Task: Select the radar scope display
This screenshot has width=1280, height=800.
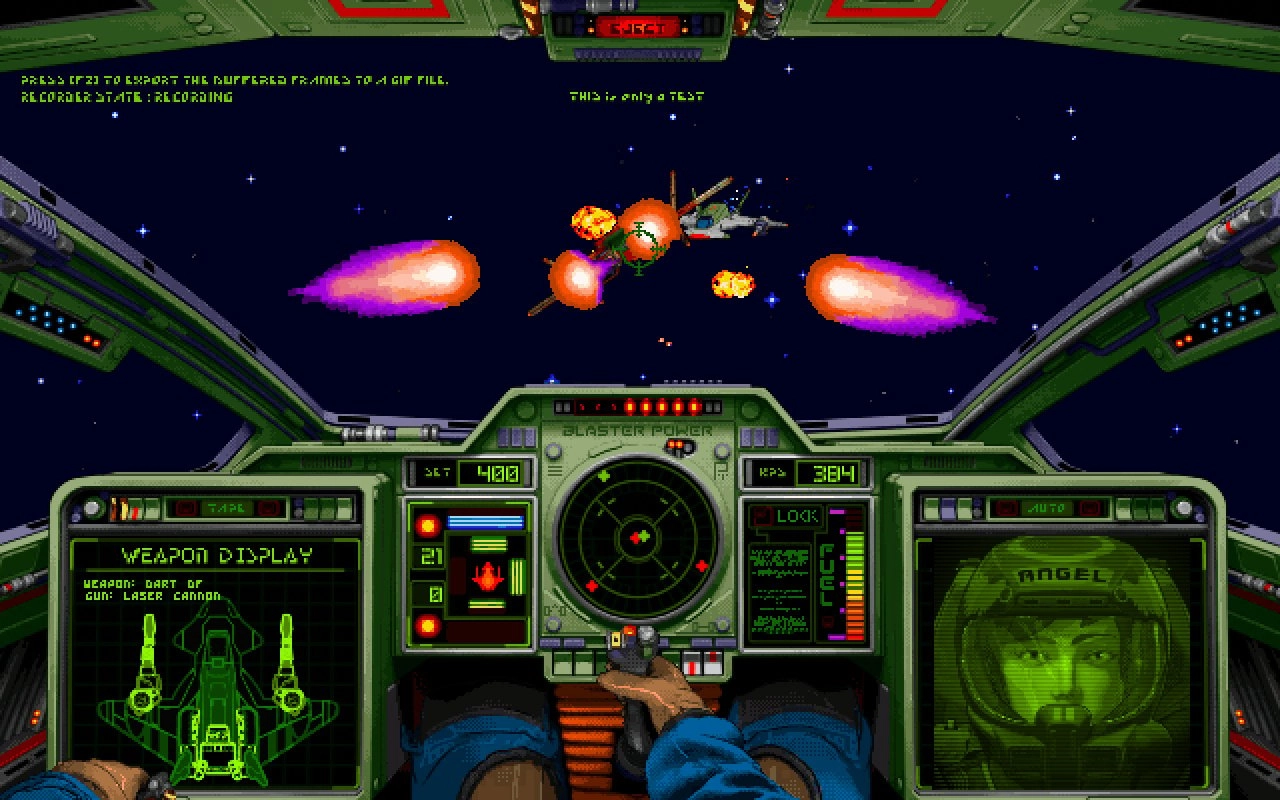Action: (x=640, y=535)
